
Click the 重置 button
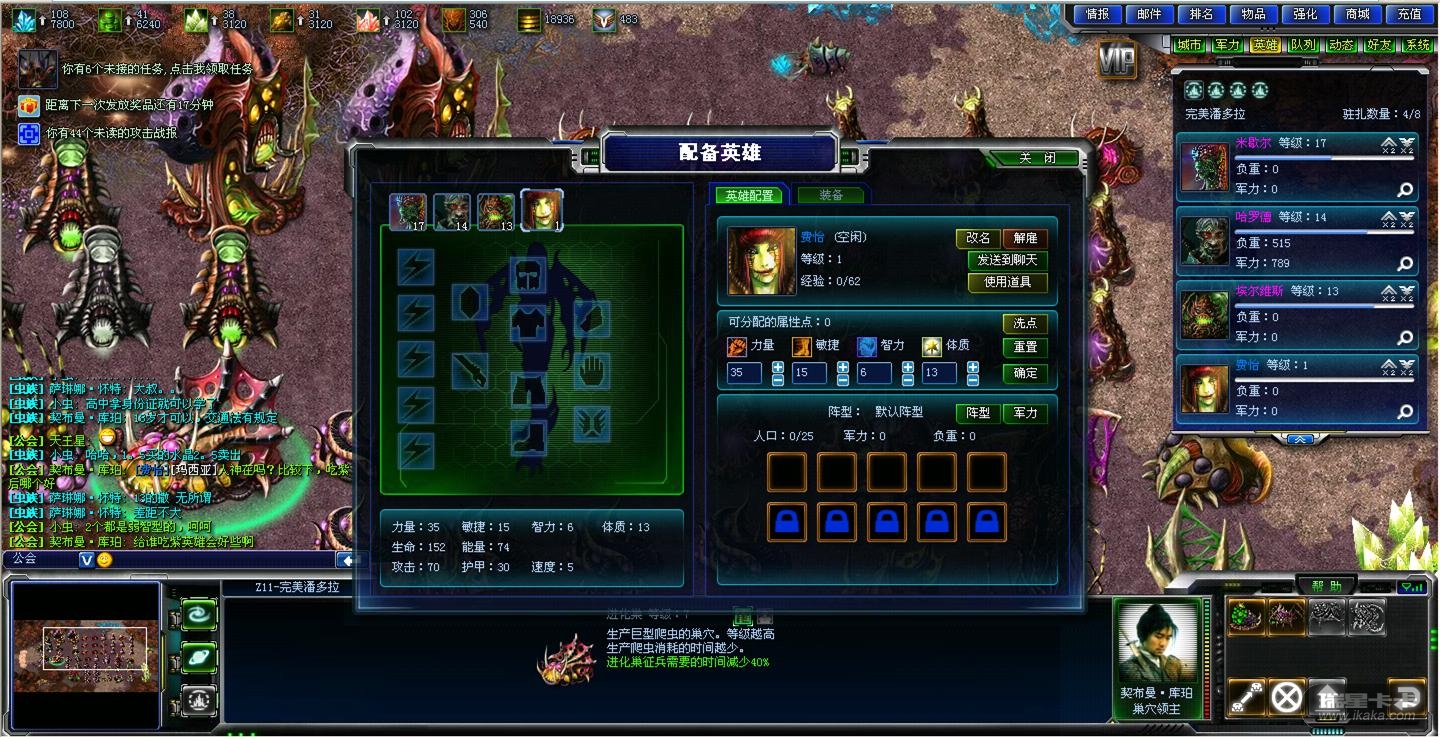coord(1025,347)
